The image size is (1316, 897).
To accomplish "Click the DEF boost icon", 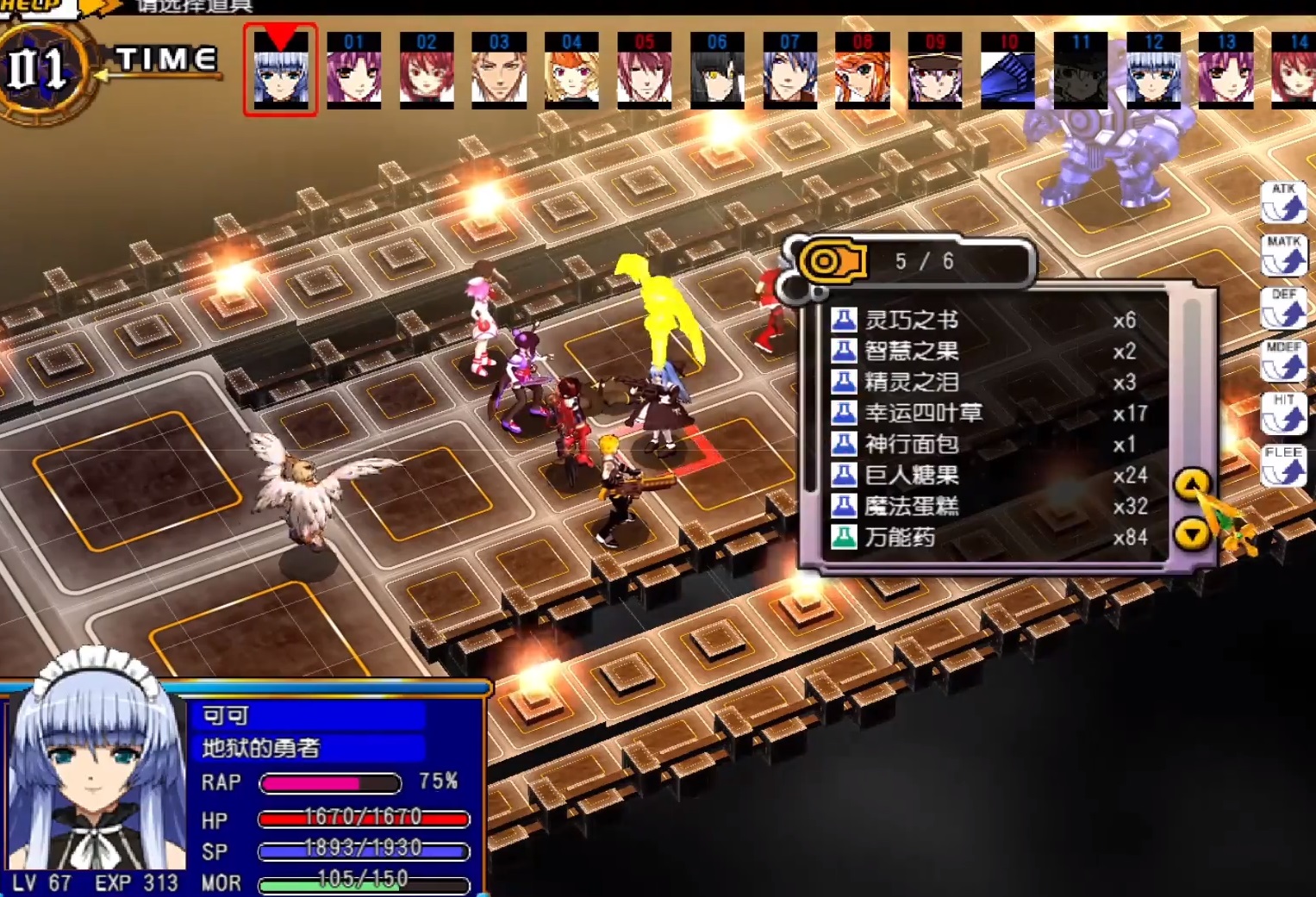I will point(1283,308).
